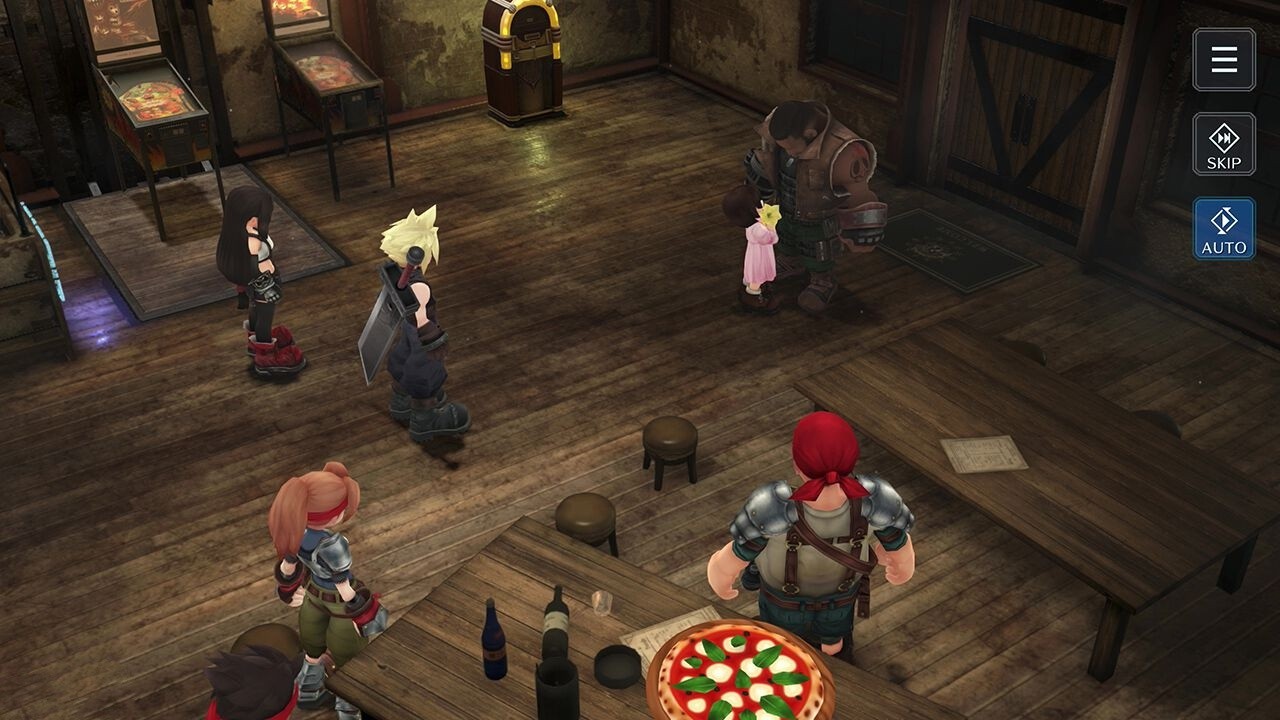
Task: Toggle the AUTO advance button
Action: [x=1224, y=229]
